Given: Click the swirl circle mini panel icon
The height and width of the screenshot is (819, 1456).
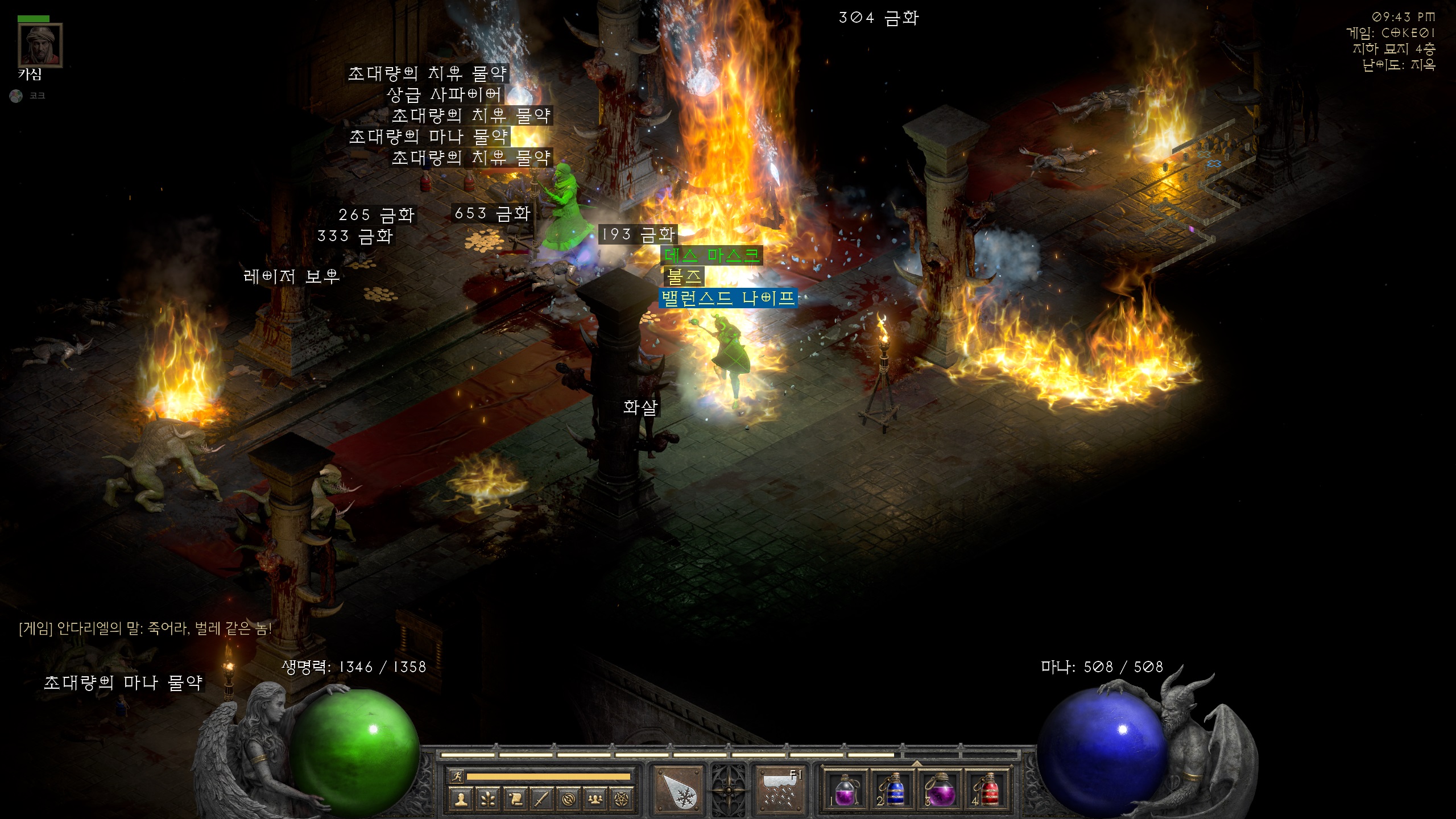Looking at the screenshot, I should (569, 800).
